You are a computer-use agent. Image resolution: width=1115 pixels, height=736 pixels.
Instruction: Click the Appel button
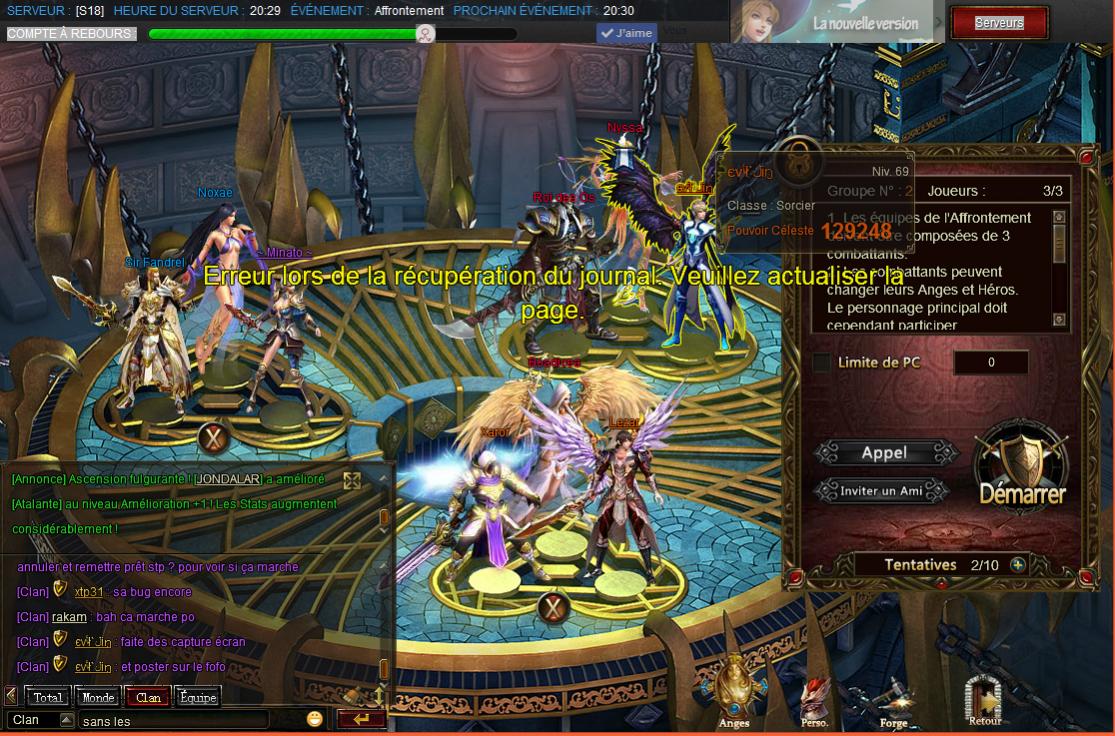click(885, 453)
